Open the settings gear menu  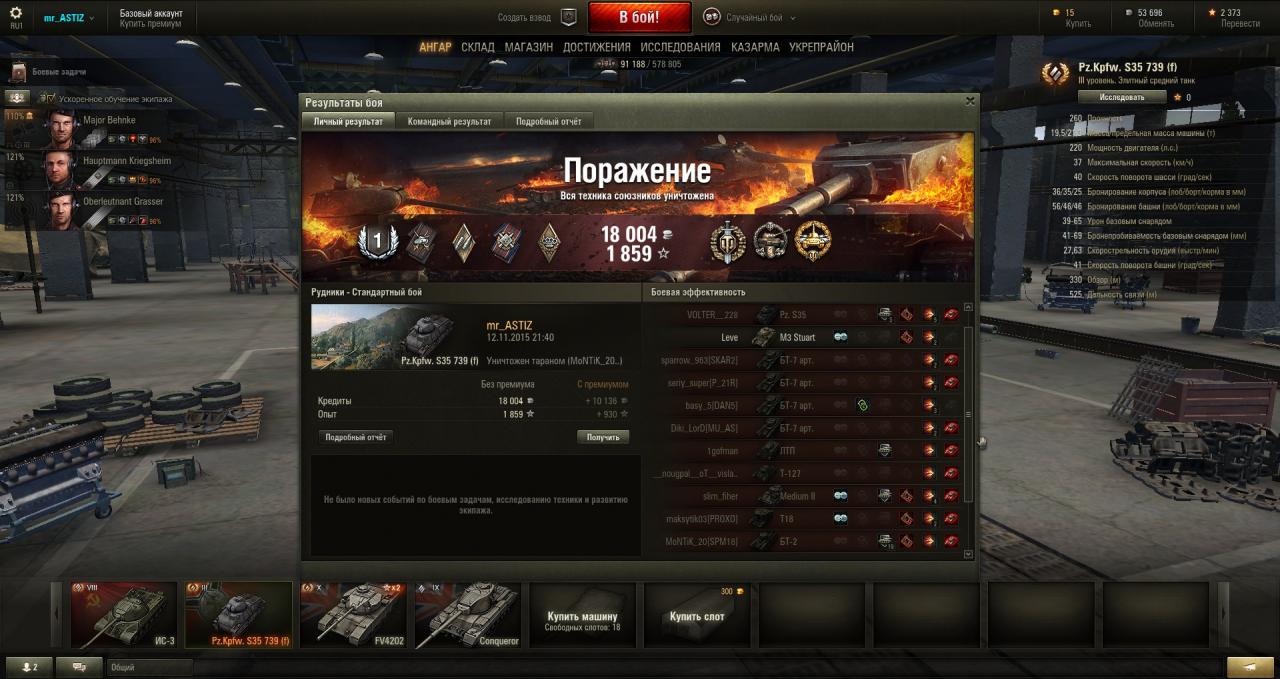point(15,13)
